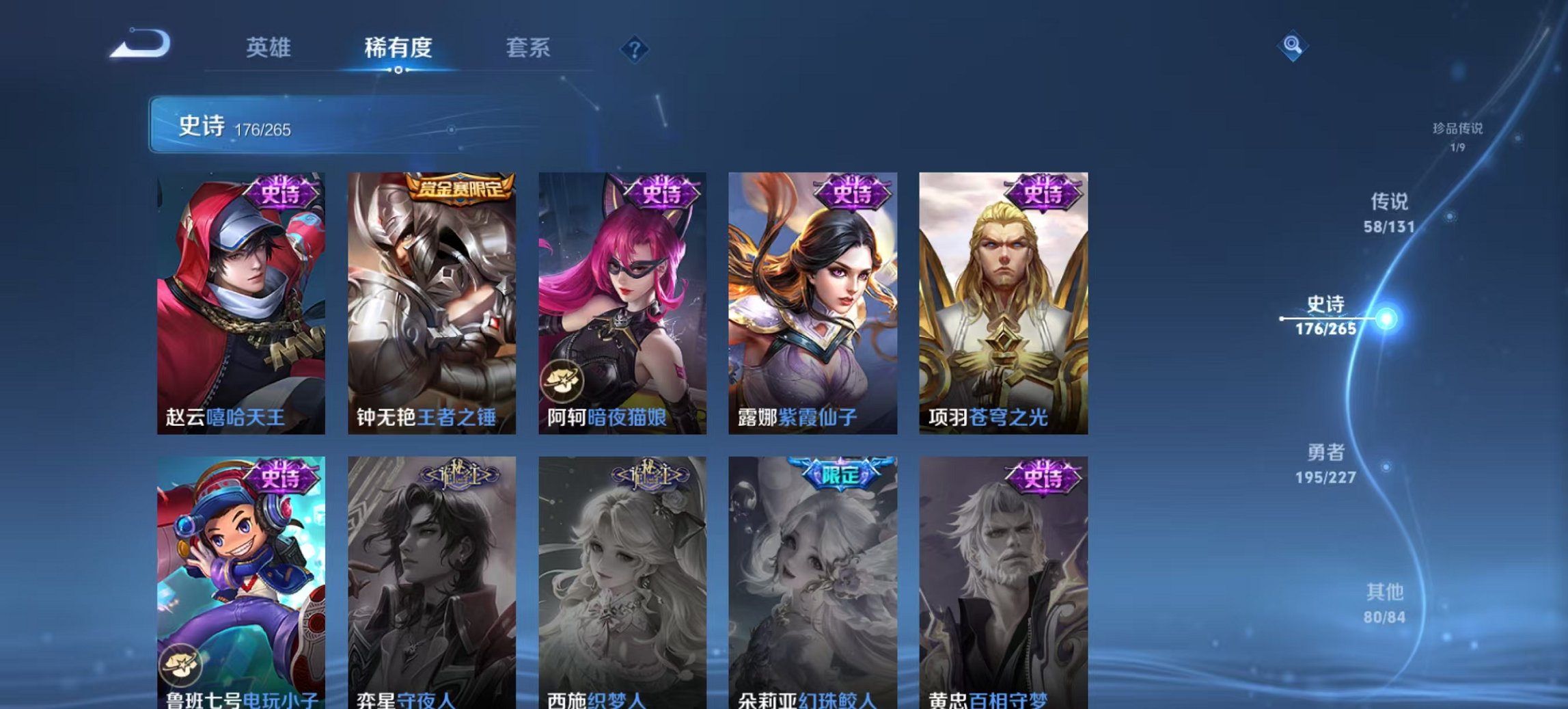Select the 稀有度 tab
1568x709 pixels.
pos(400,47)
